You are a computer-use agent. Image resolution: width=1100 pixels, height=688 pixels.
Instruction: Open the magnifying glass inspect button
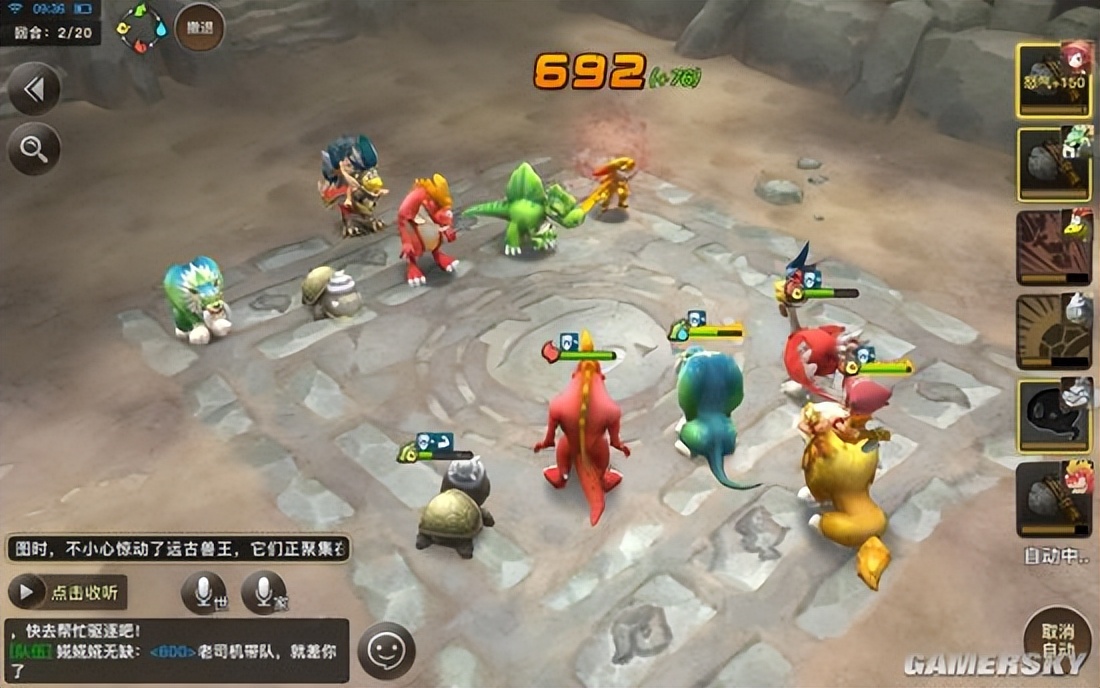[x=34, y=149]
